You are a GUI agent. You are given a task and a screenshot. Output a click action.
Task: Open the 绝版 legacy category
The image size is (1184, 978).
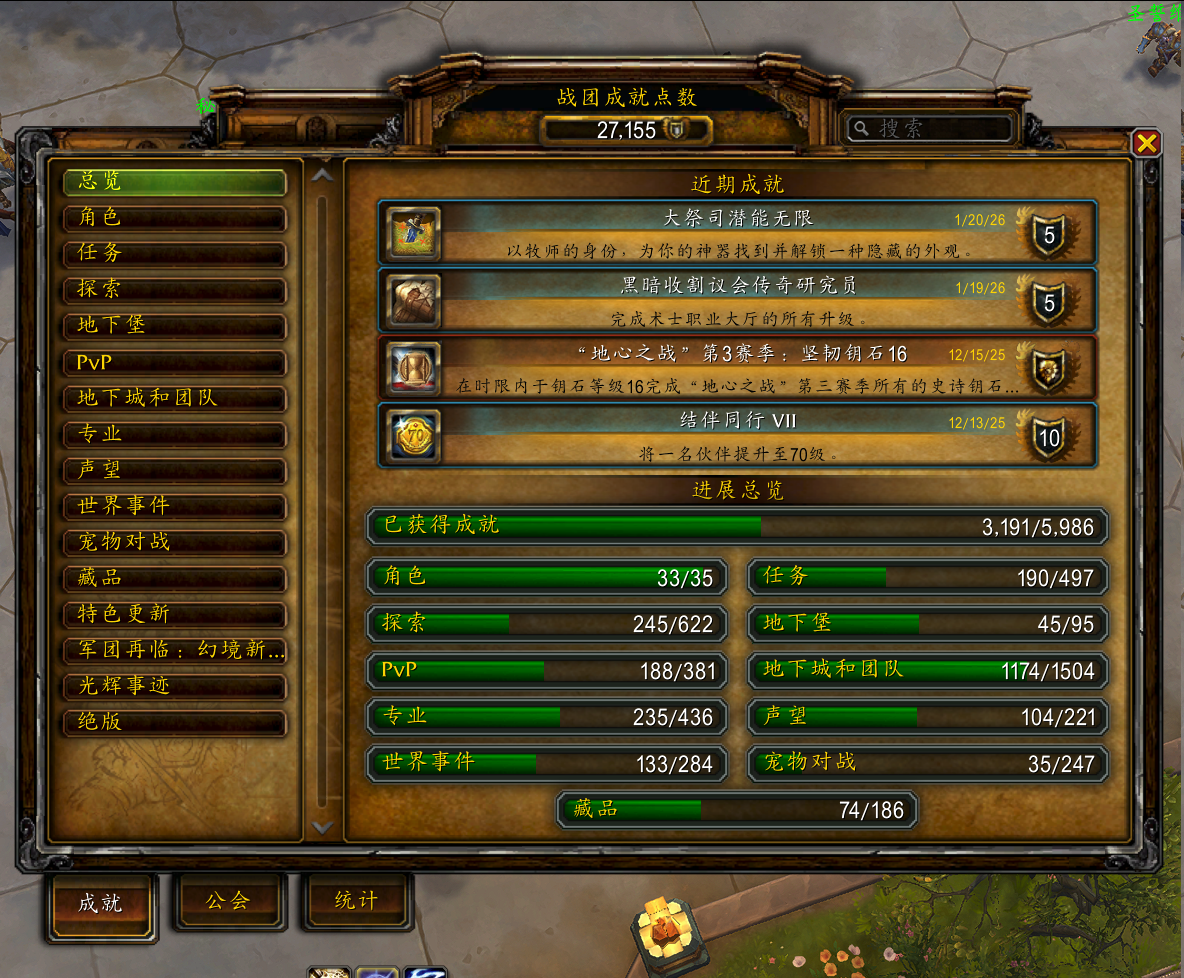[x=174, y=722]
